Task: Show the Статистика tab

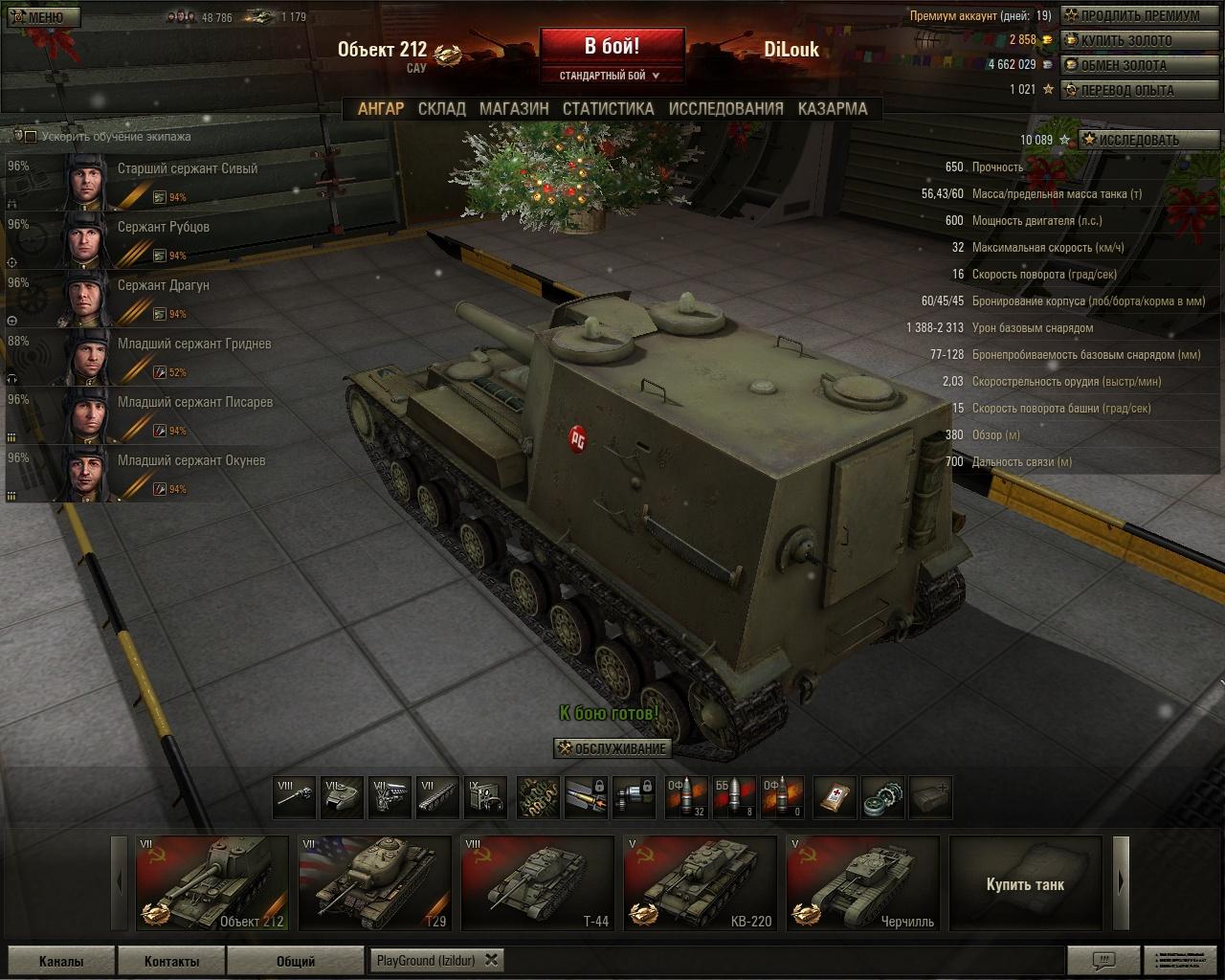Action: pyautogui.click(x=608, y=109)
